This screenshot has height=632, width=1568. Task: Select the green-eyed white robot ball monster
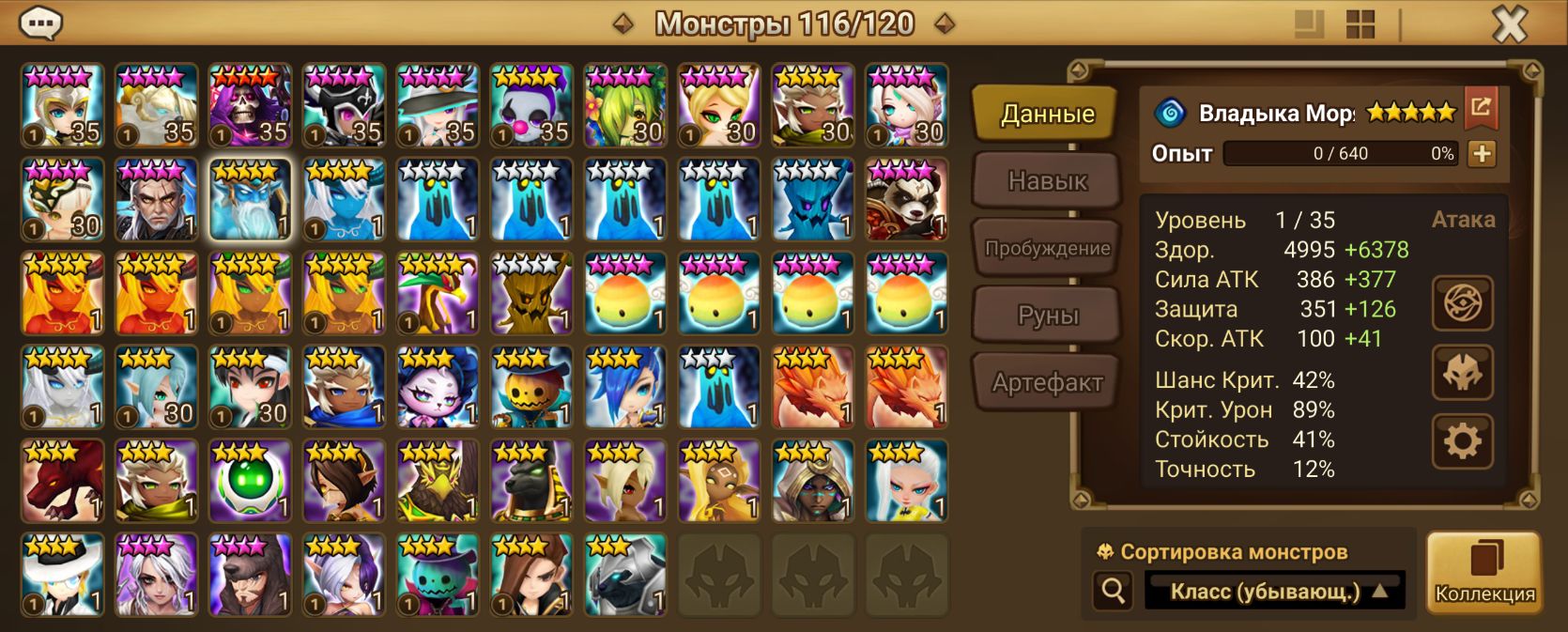coord(250,481)
